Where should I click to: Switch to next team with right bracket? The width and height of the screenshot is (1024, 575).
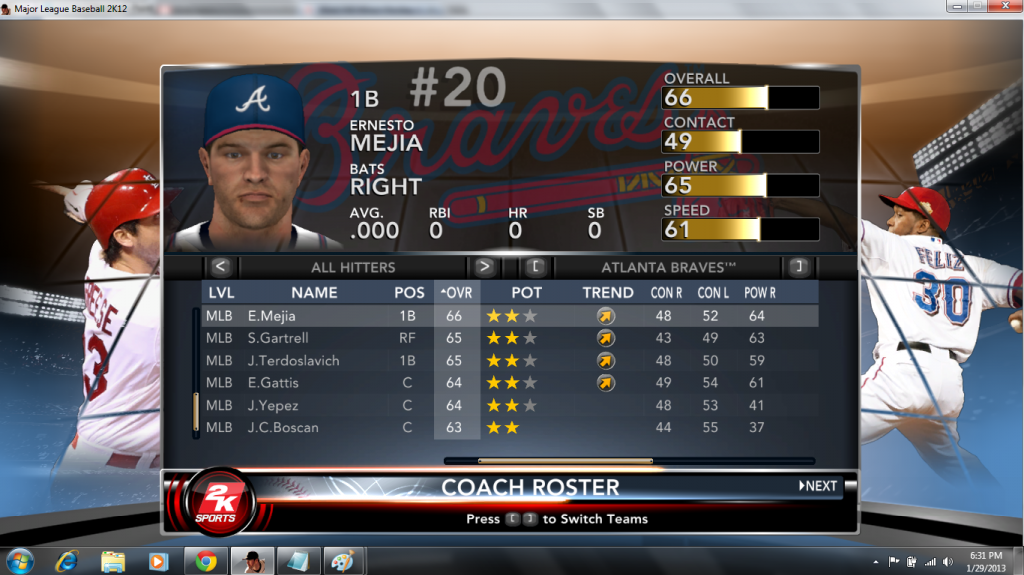pos(798,267)
